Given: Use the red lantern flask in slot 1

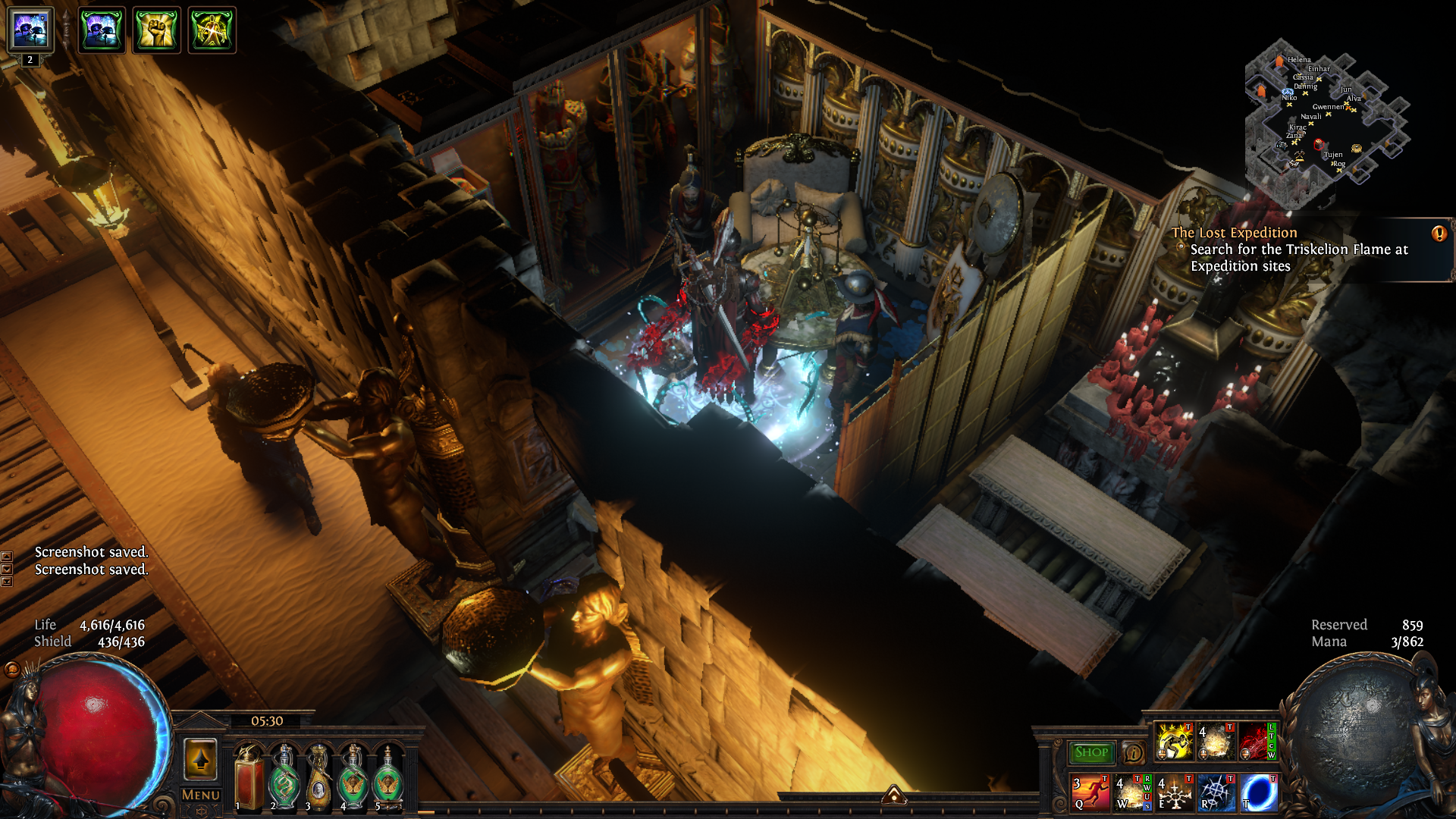Looking at the screenshot, I should (x=248, y=777).
